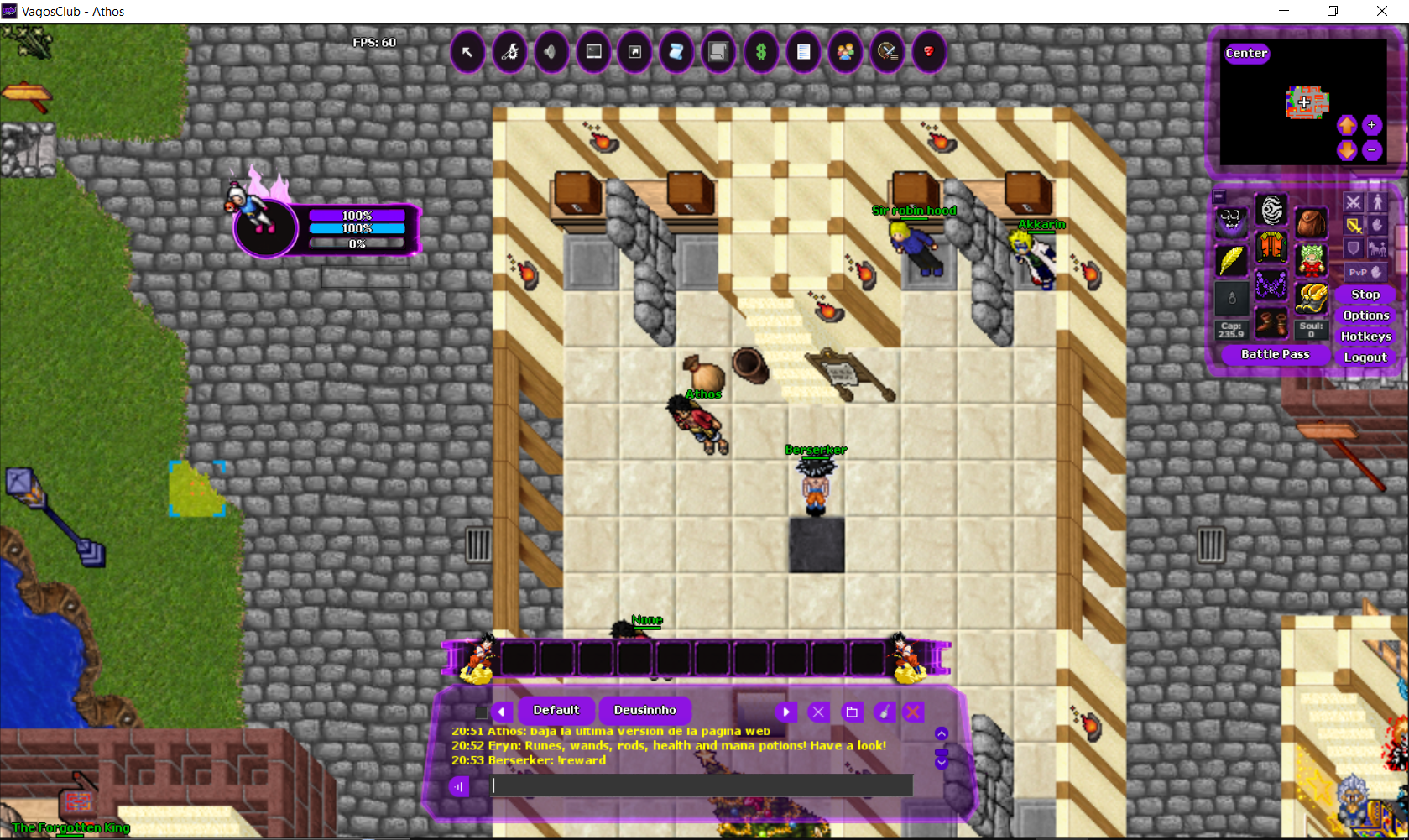Toggle the speaker sound icon
Screen dimensions: 1409x840
point(551,52)
